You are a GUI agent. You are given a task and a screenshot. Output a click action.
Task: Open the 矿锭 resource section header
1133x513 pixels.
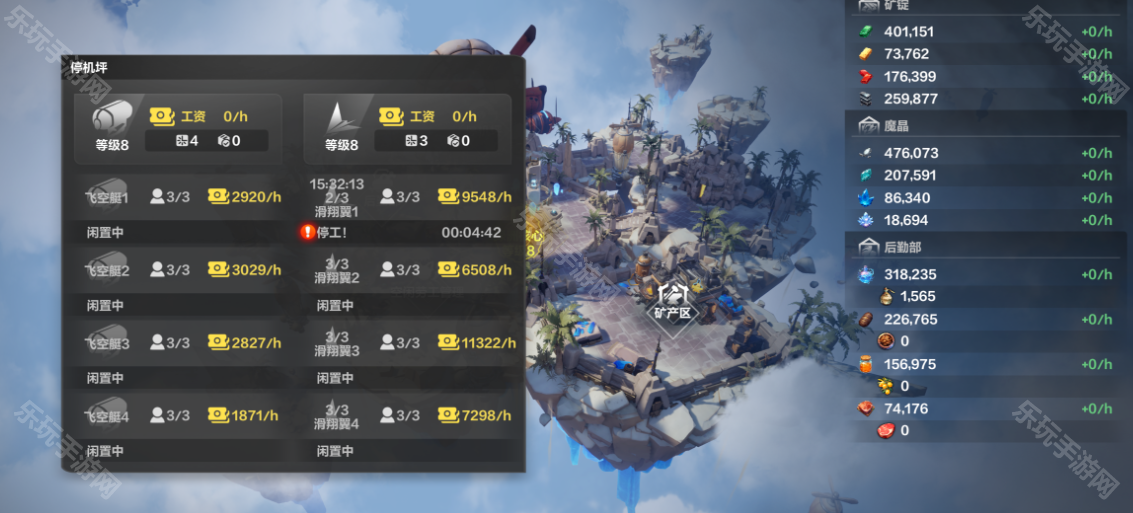click(882, 6)
